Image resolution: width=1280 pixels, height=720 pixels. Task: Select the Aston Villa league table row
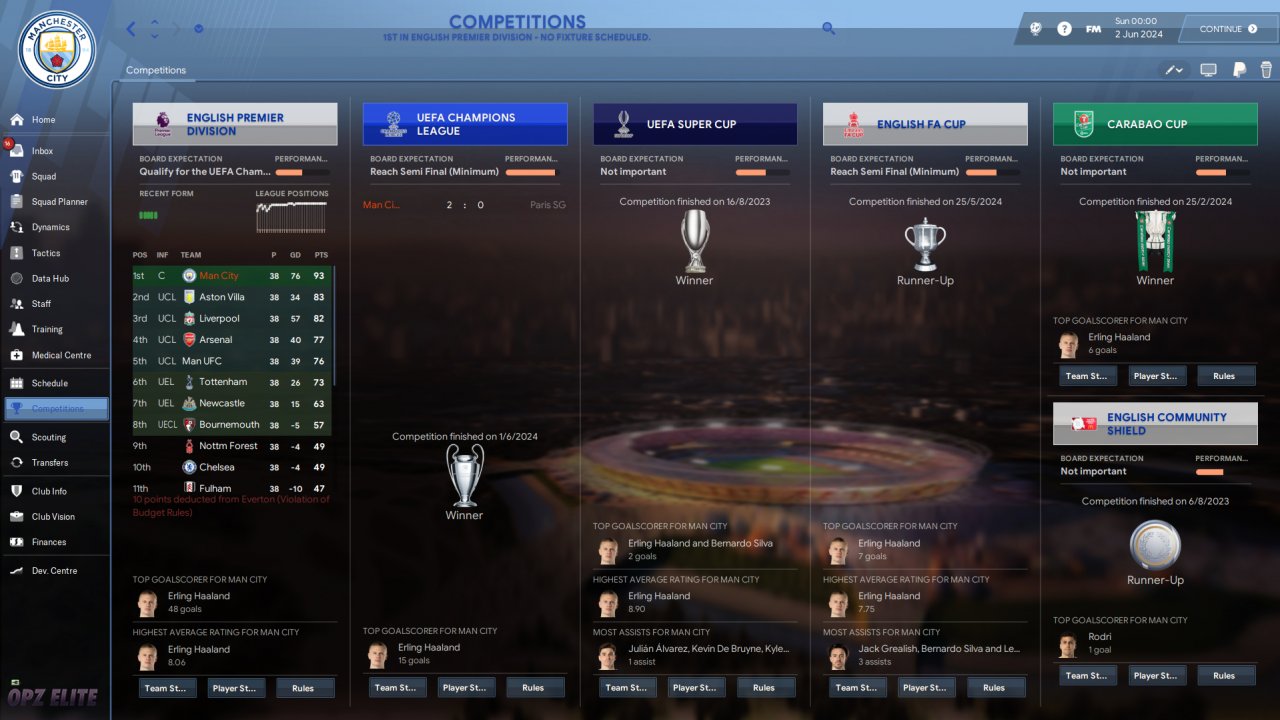pos(233,297)
